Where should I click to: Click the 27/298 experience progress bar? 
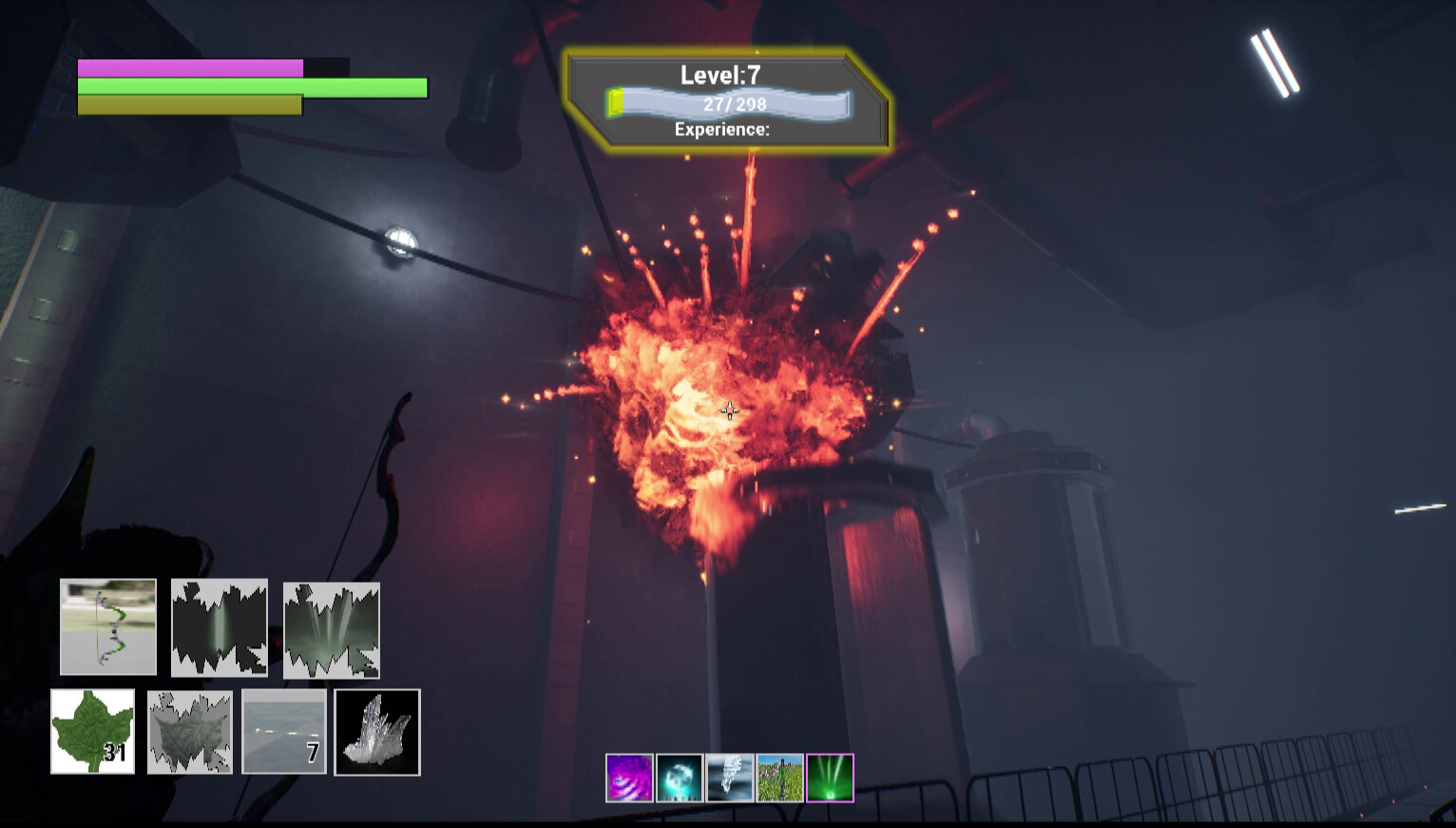pyautogui.click(x=730, y=104)
